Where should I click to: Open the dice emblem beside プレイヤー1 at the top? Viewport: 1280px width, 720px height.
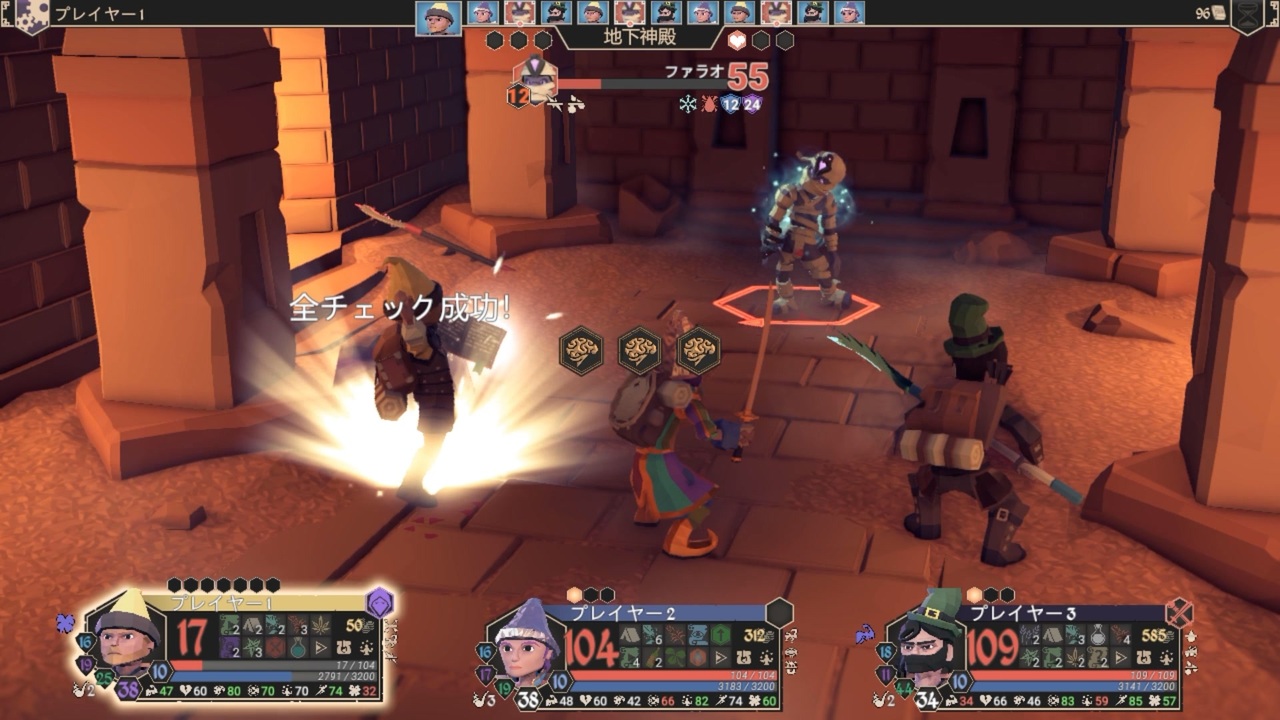(x=30, y=15)
